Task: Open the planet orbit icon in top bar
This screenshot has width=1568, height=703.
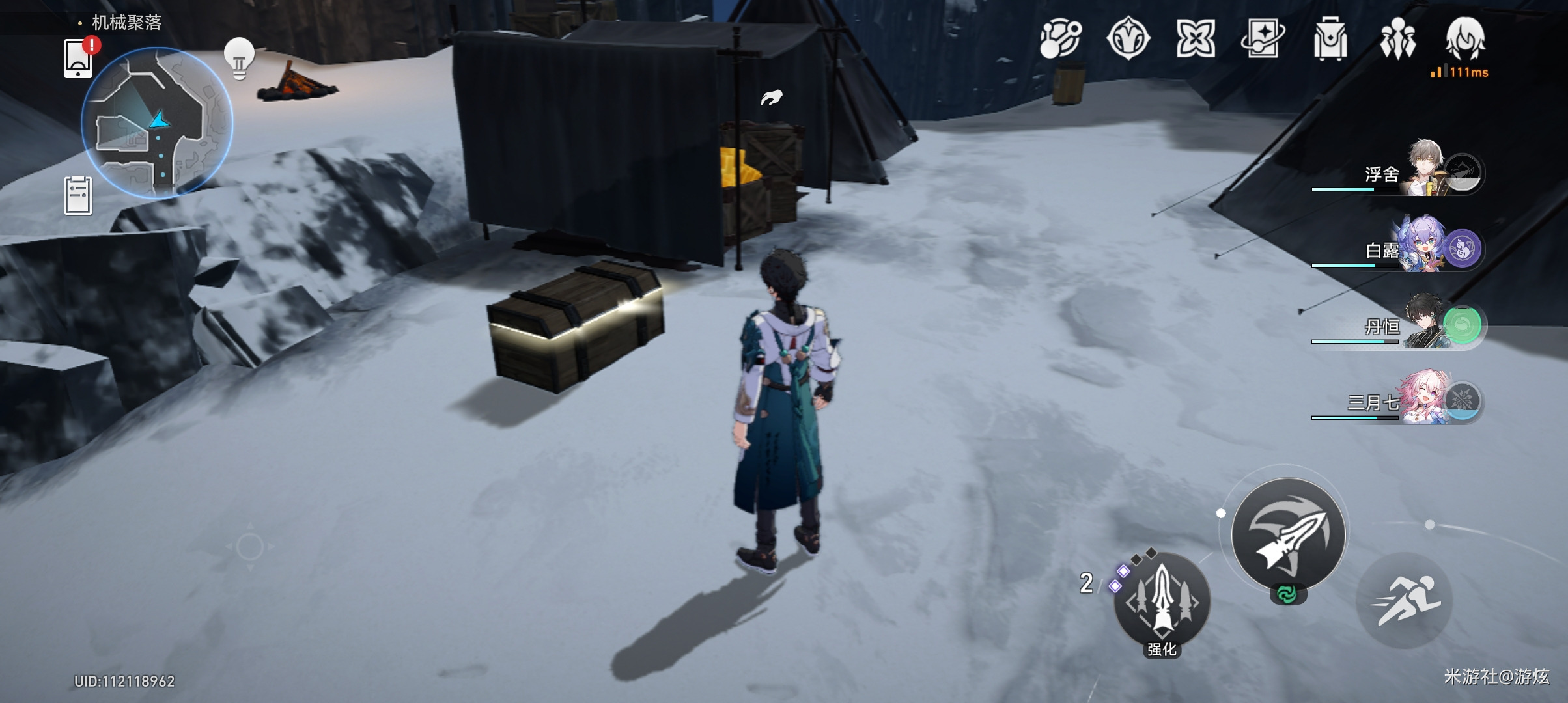Action: pos(1060,39)
